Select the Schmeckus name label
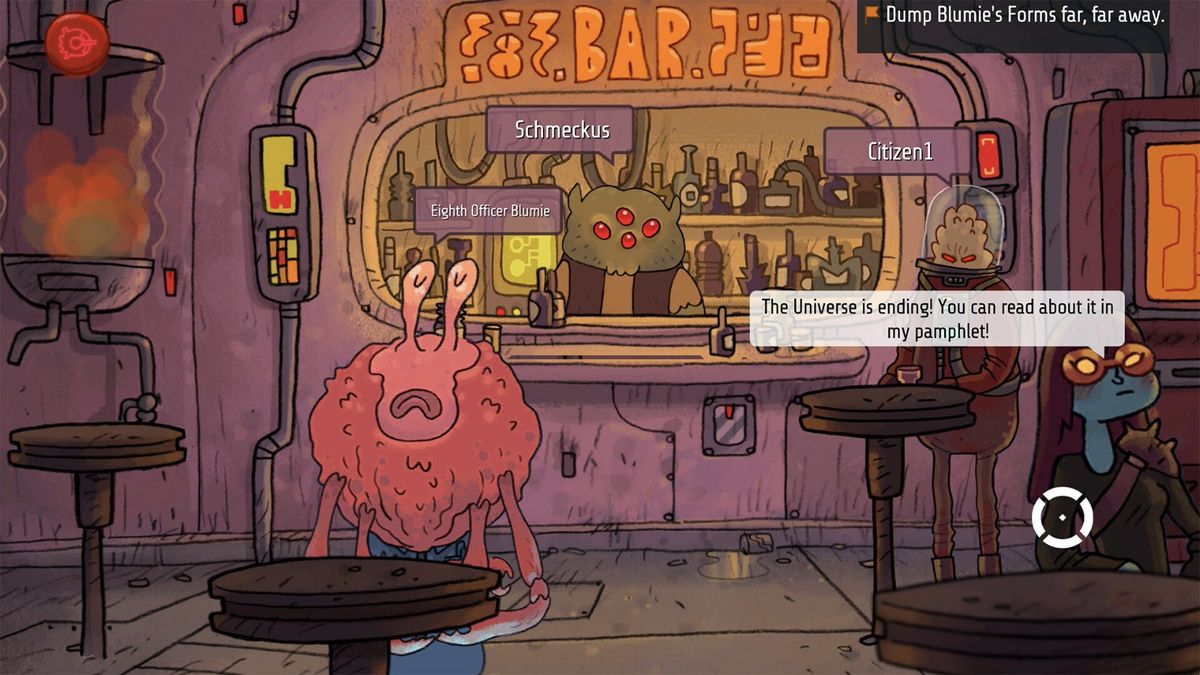1200x675 pixels. click(561, 130)
